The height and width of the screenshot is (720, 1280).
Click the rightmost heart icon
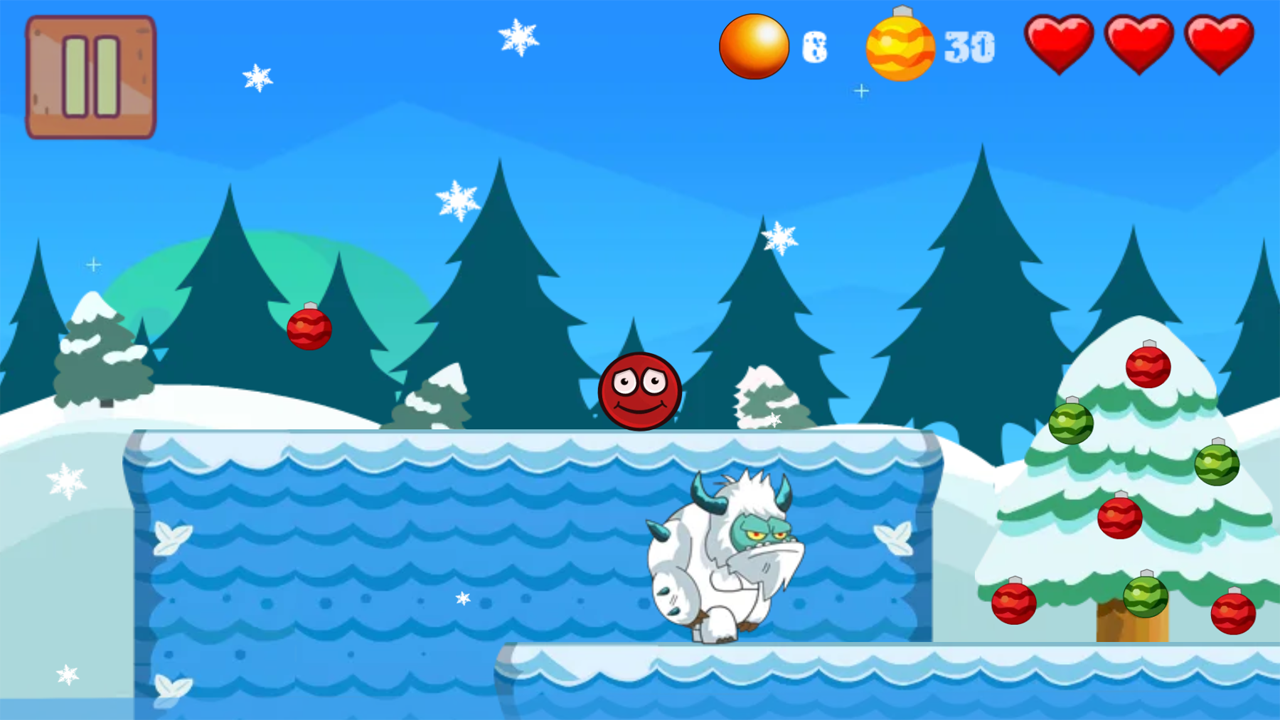[1219, 44]
